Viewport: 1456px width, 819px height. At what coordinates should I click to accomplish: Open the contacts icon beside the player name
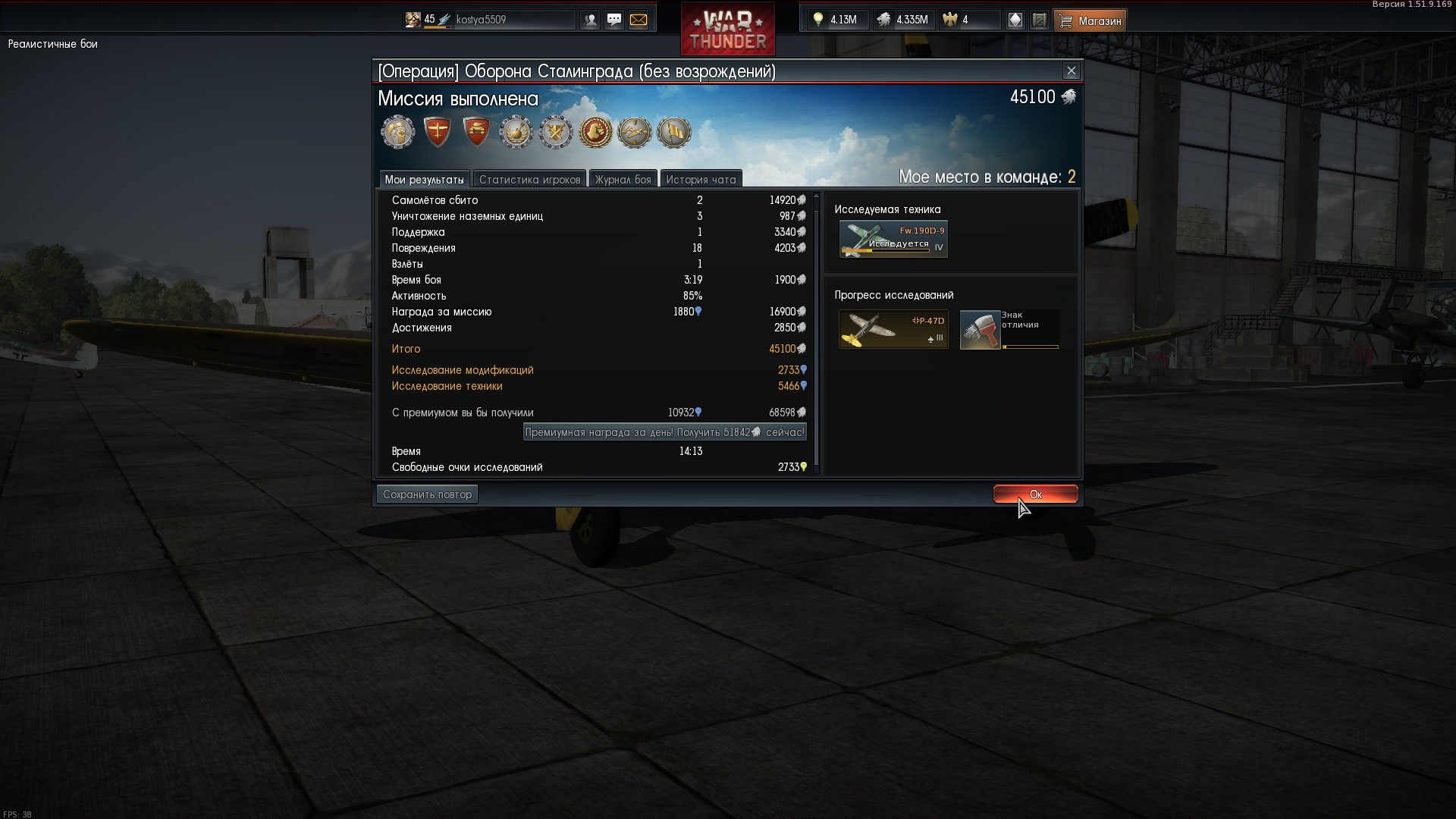pyautogui.click(x=590, y=20)
